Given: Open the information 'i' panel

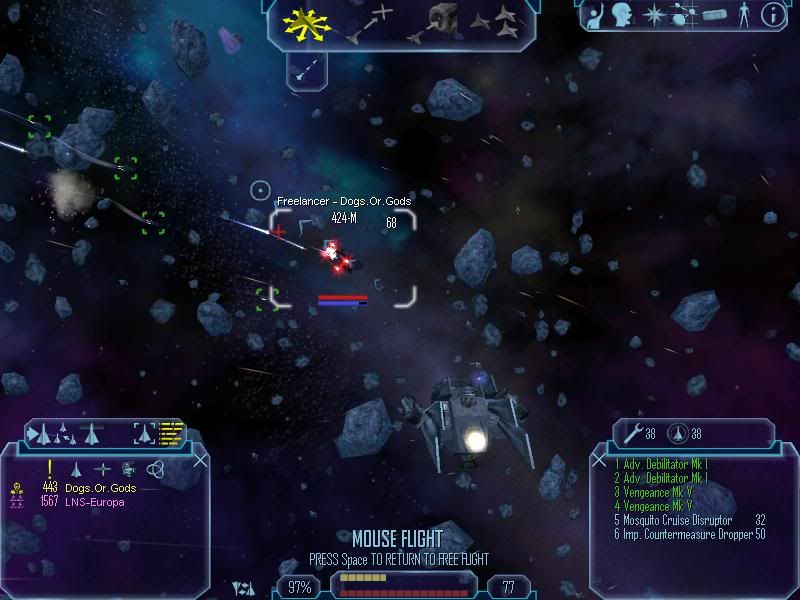Looking at the screenshot, I should [x=772, y=15].
